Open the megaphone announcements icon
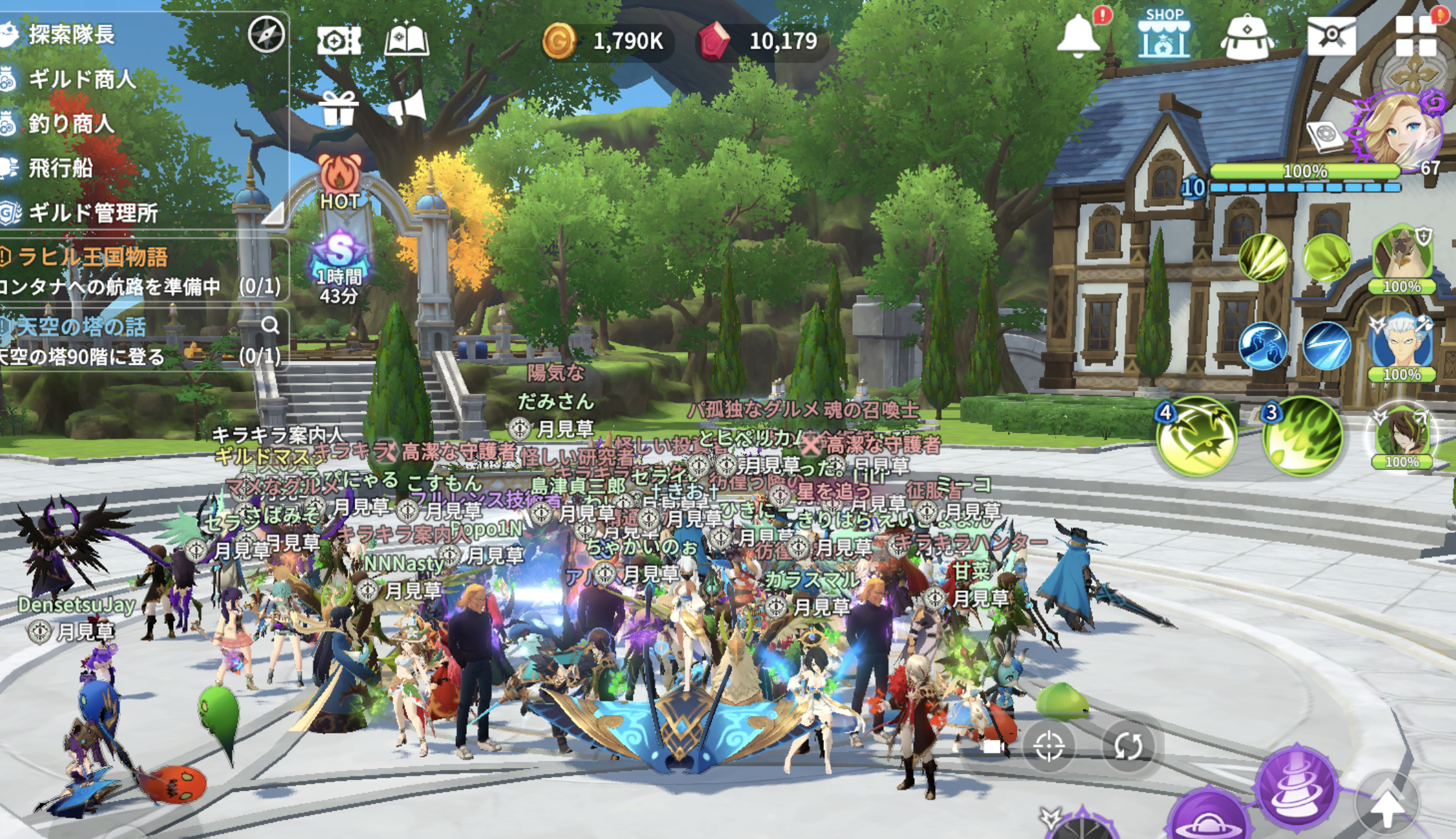 tap(407, 107)
